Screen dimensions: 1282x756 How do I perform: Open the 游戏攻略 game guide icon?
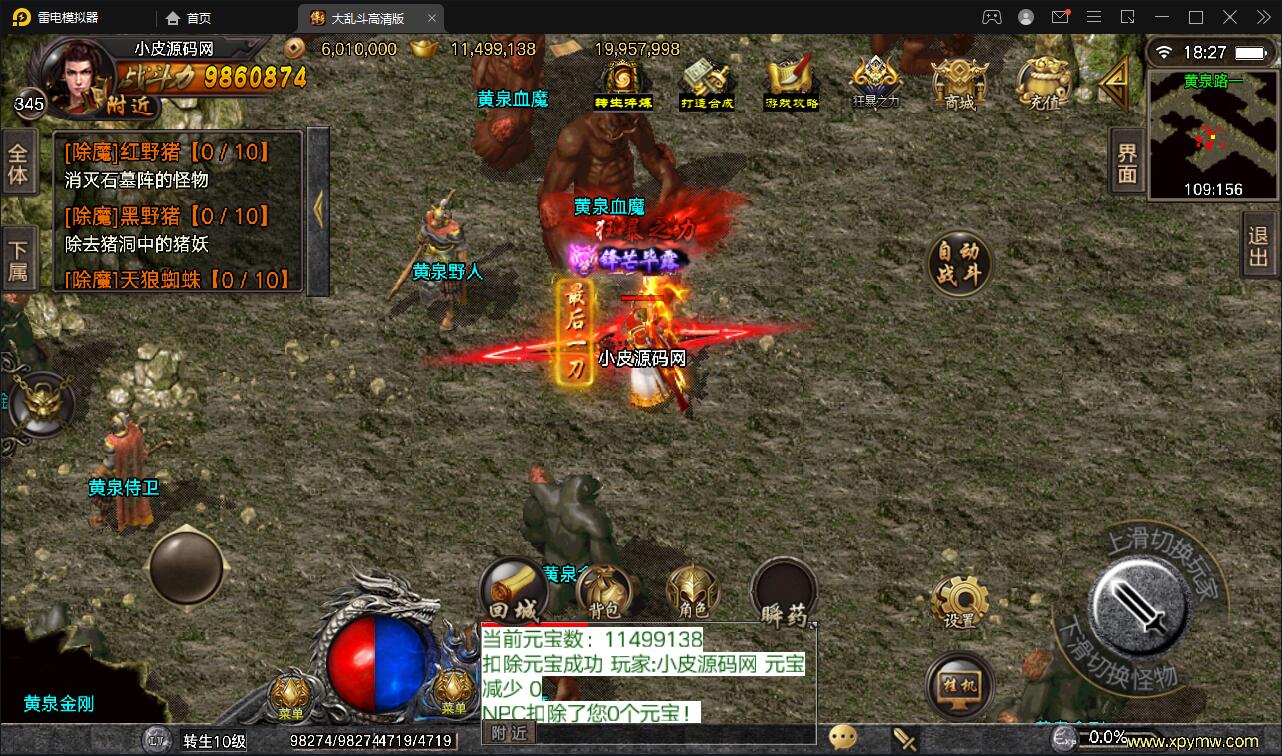tap(789, 80)
